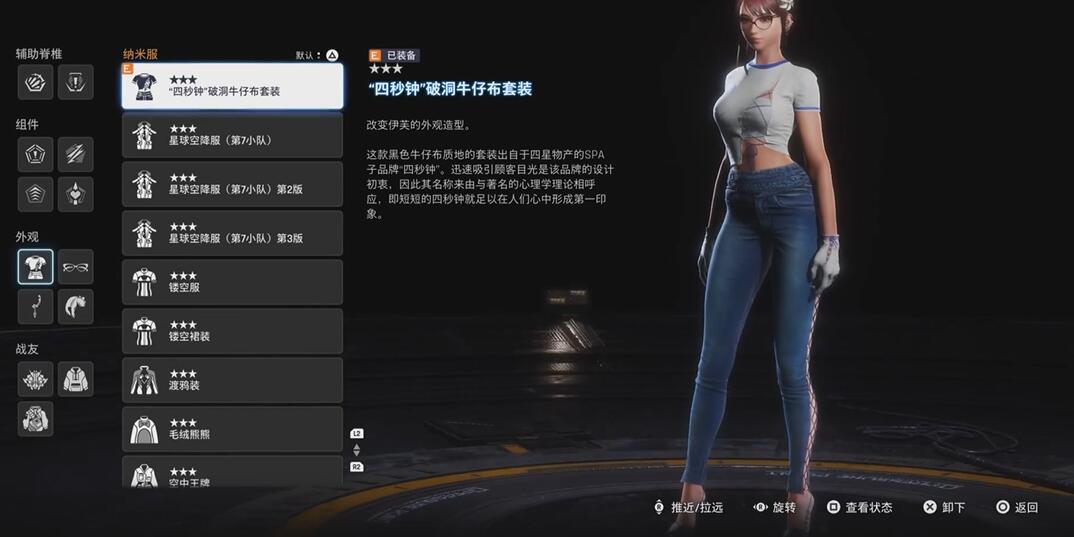1074x537 pixels.
Task: Open the glasses appearance slot
Action: 76,267
